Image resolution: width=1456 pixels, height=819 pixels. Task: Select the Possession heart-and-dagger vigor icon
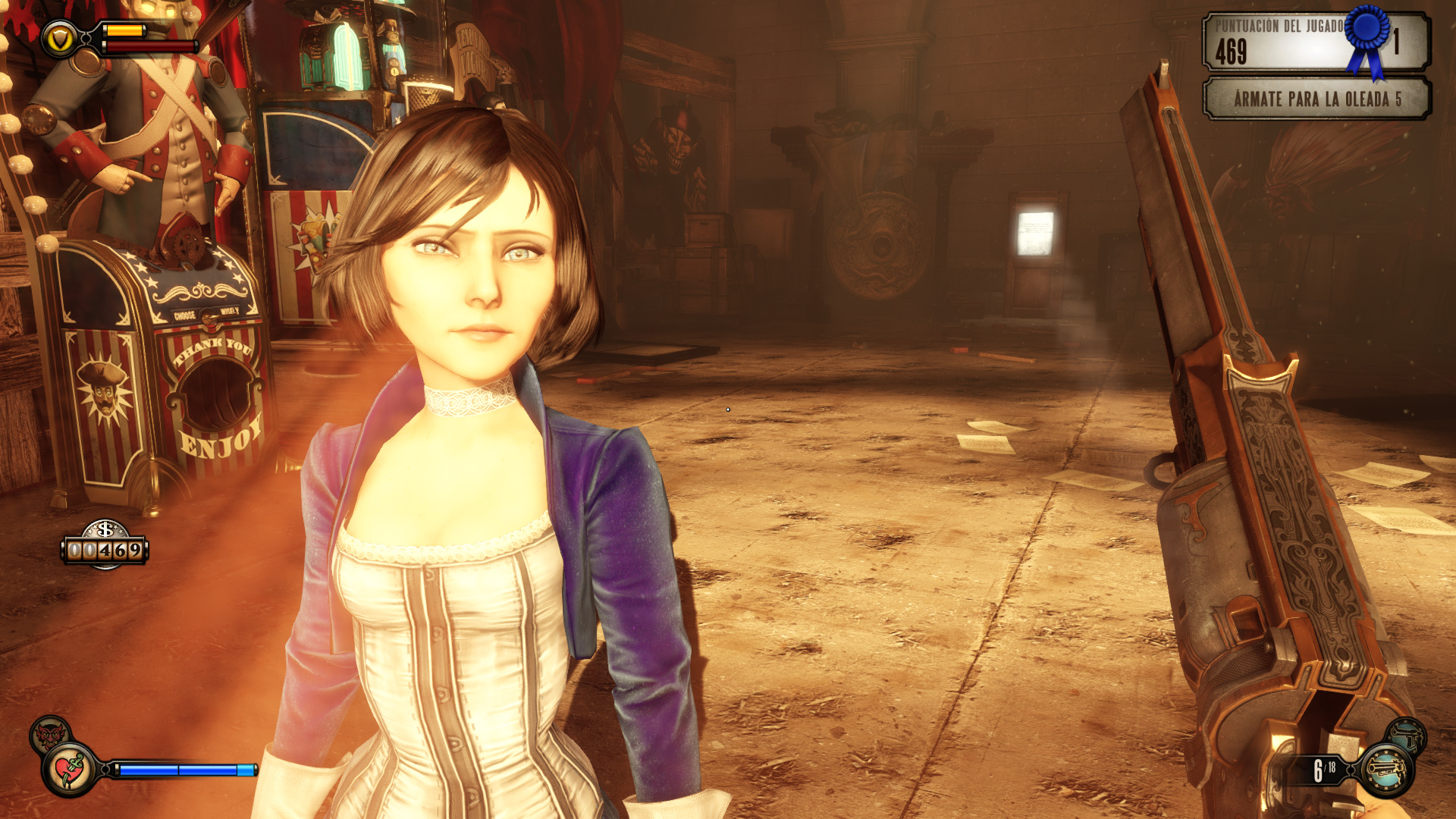click(x=70, y=770)
